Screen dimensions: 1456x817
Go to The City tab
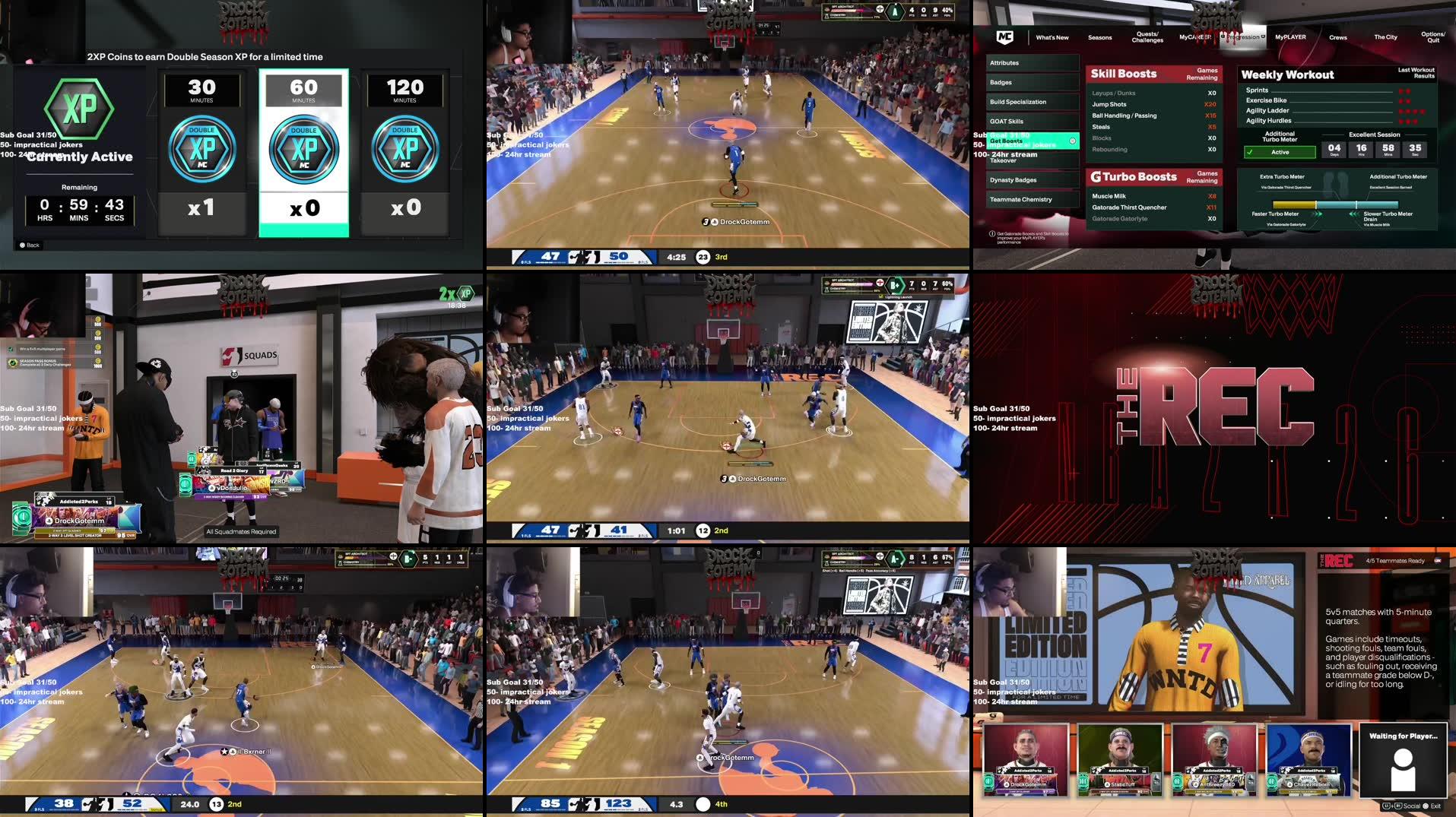1385,37
